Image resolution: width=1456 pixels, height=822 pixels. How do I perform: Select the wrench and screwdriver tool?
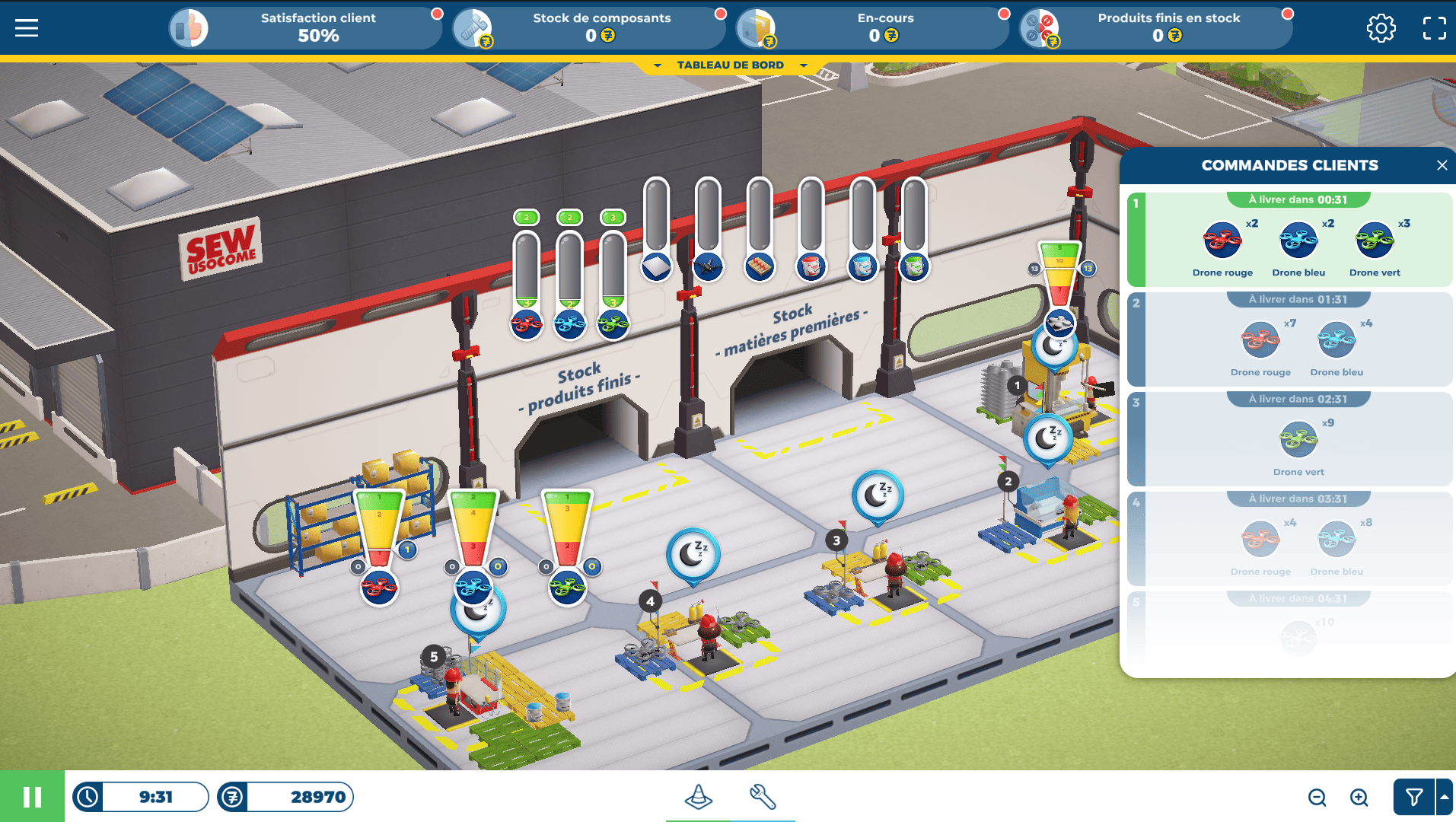pos(762,797)
